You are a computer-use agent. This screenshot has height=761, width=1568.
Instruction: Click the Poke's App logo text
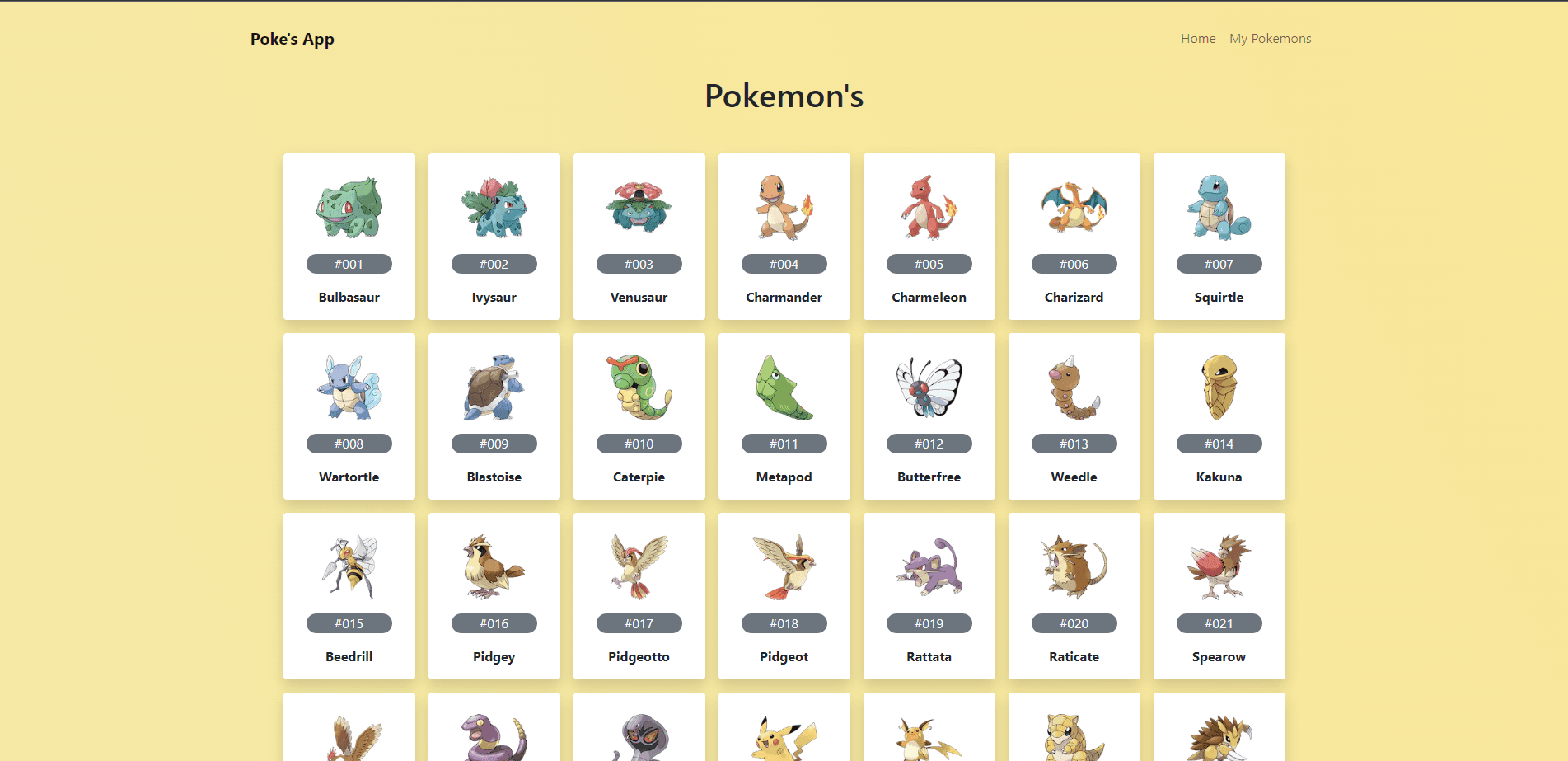point(292,38)
